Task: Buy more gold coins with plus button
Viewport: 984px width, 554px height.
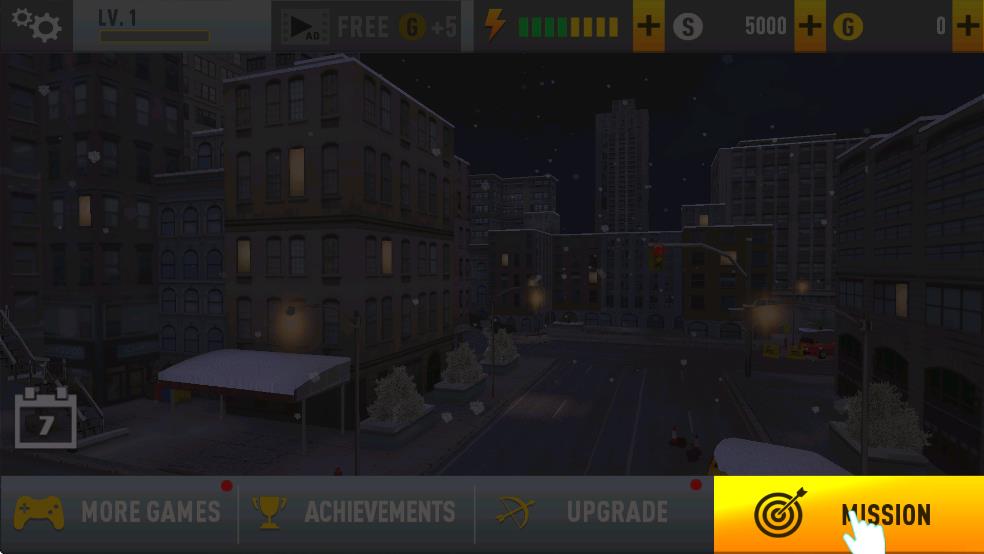Action: 967,26
